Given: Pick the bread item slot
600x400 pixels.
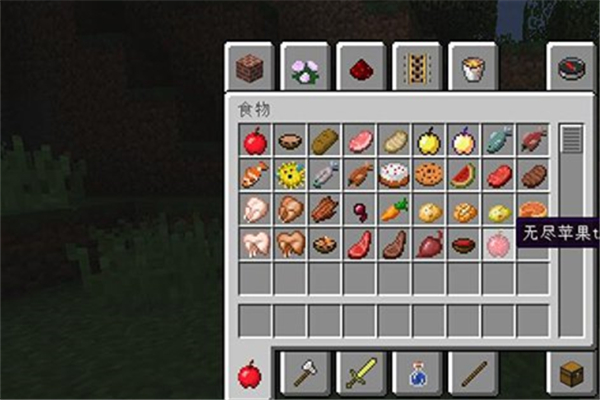Looking at the screenshot, I should pyautogui.click(x=325, y=141).
